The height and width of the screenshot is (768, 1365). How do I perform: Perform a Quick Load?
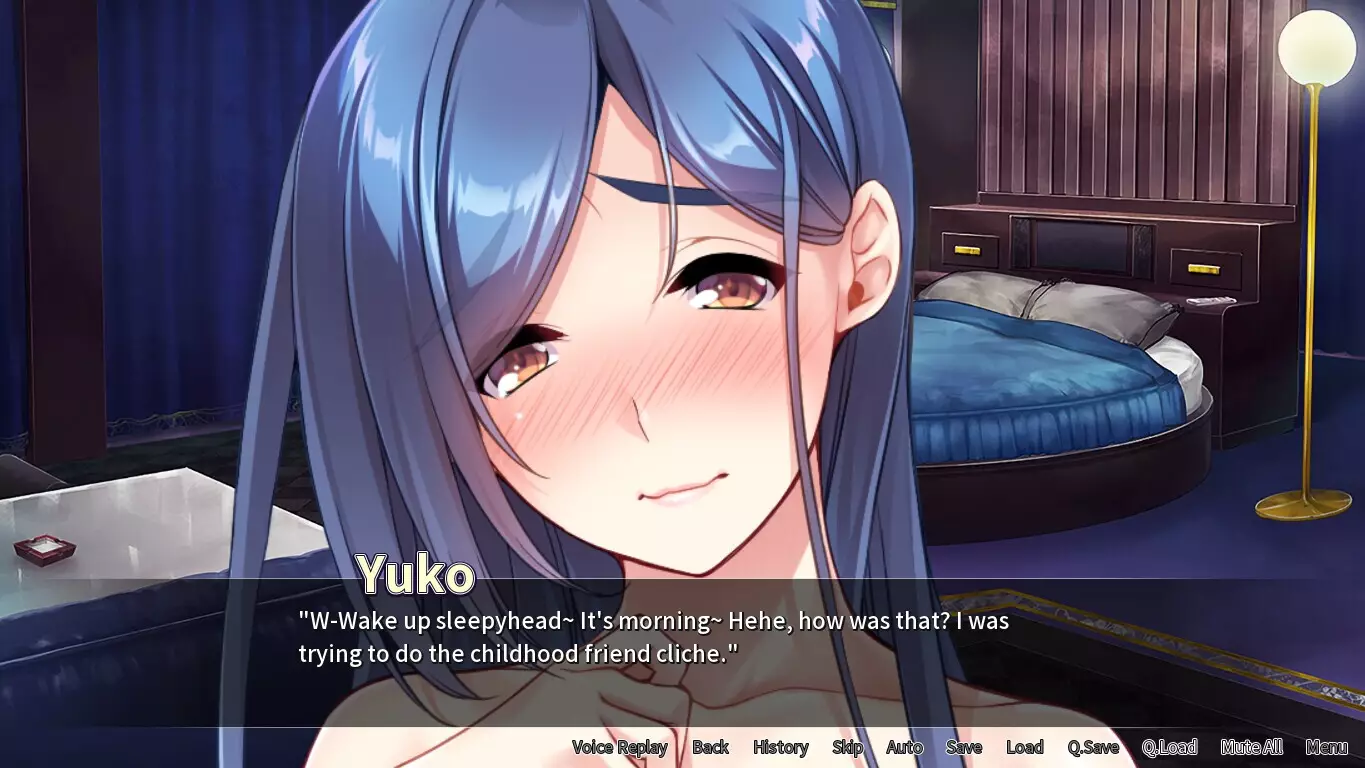1171,747
